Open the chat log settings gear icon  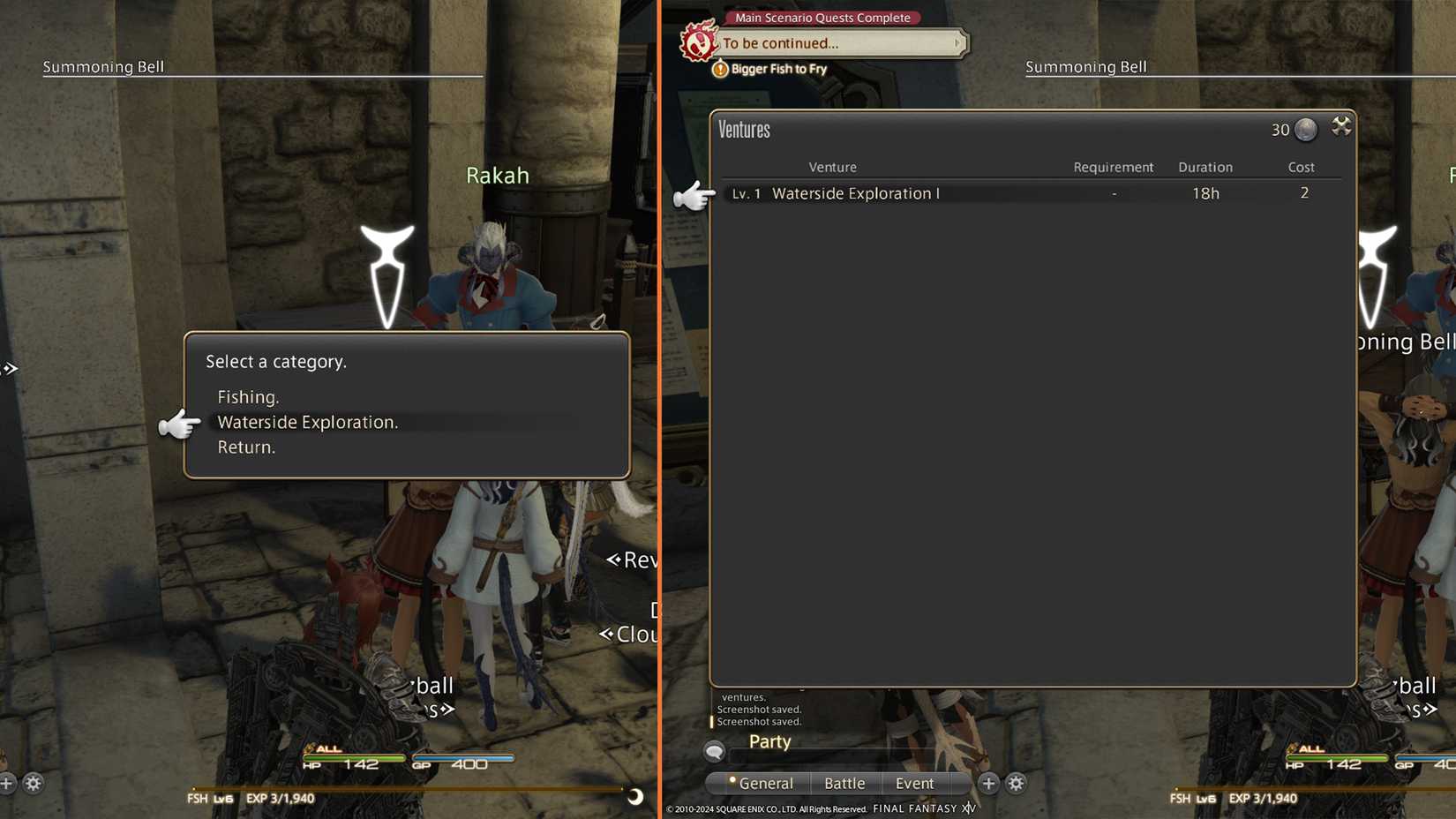tap(1016, 783)
